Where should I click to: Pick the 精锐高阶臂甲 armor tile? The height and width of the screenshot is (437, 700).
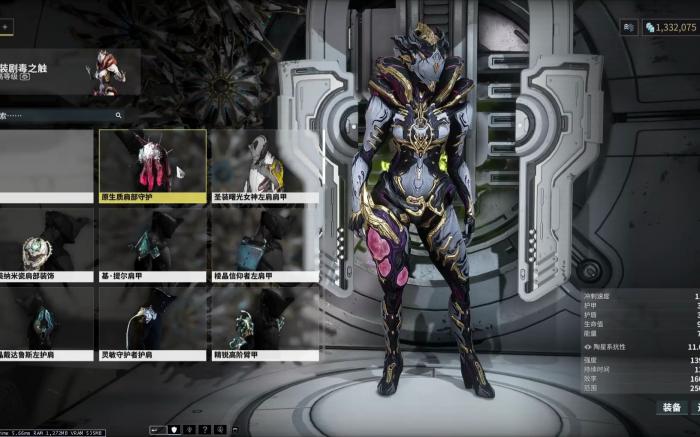click(x=264, y=323)
